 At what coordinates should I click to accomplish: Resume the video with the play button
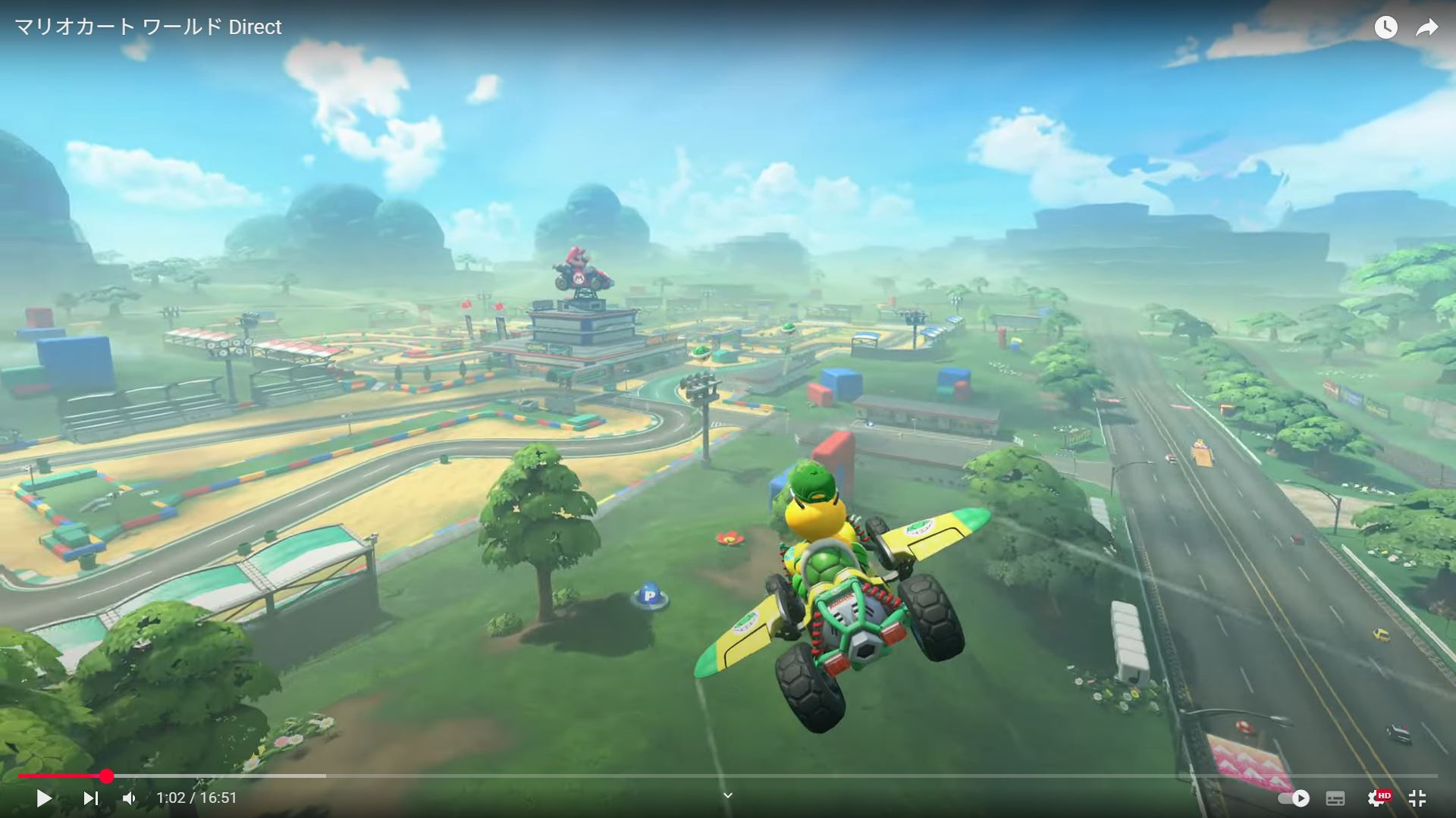point(44,798)
